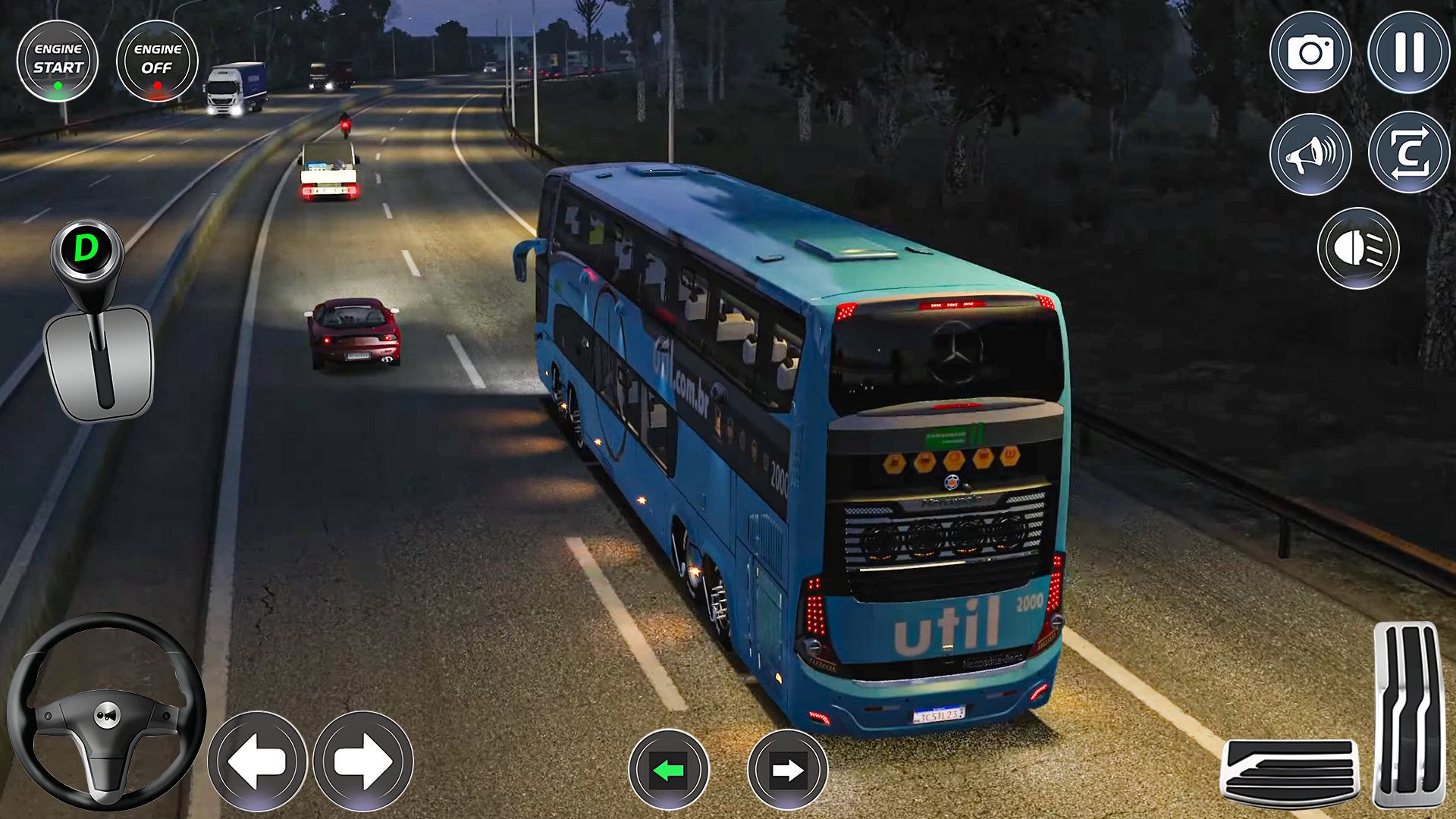This screenshot has width=1456, height=819.
Task: Activate the right turn indicator
Action: [789, 770]
